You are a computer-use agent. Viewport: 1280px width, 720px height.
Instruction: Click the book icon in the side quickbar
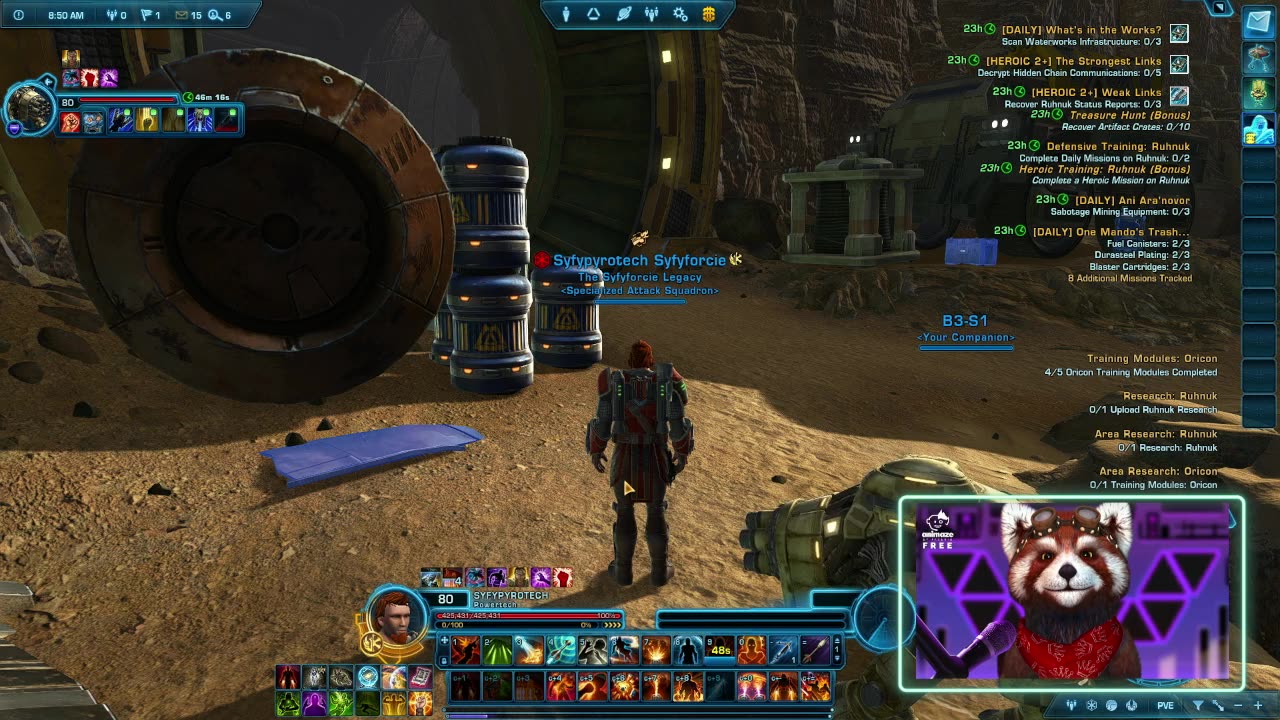click(420, 677)
